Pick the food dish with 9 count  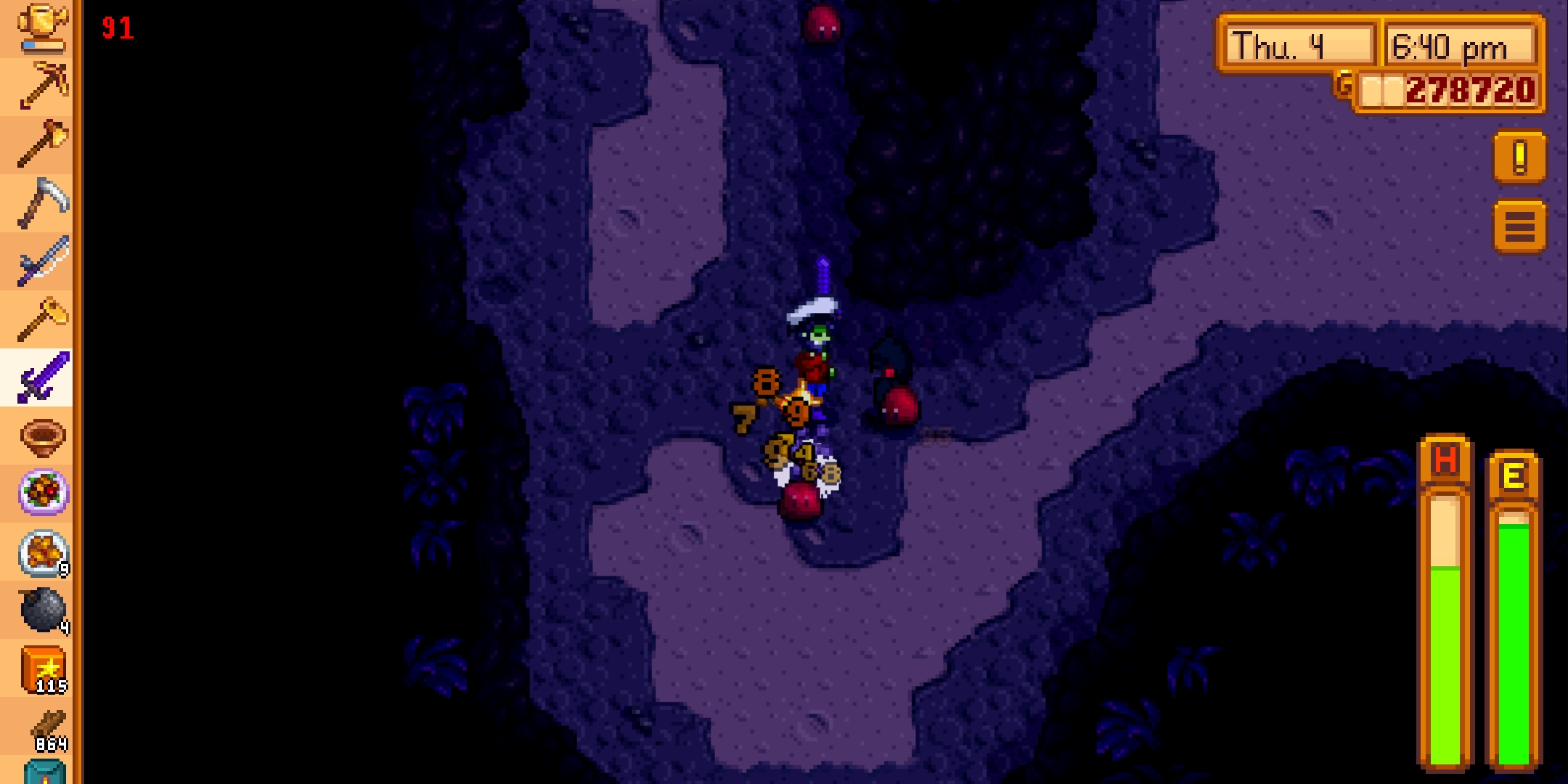pos(41,552)
